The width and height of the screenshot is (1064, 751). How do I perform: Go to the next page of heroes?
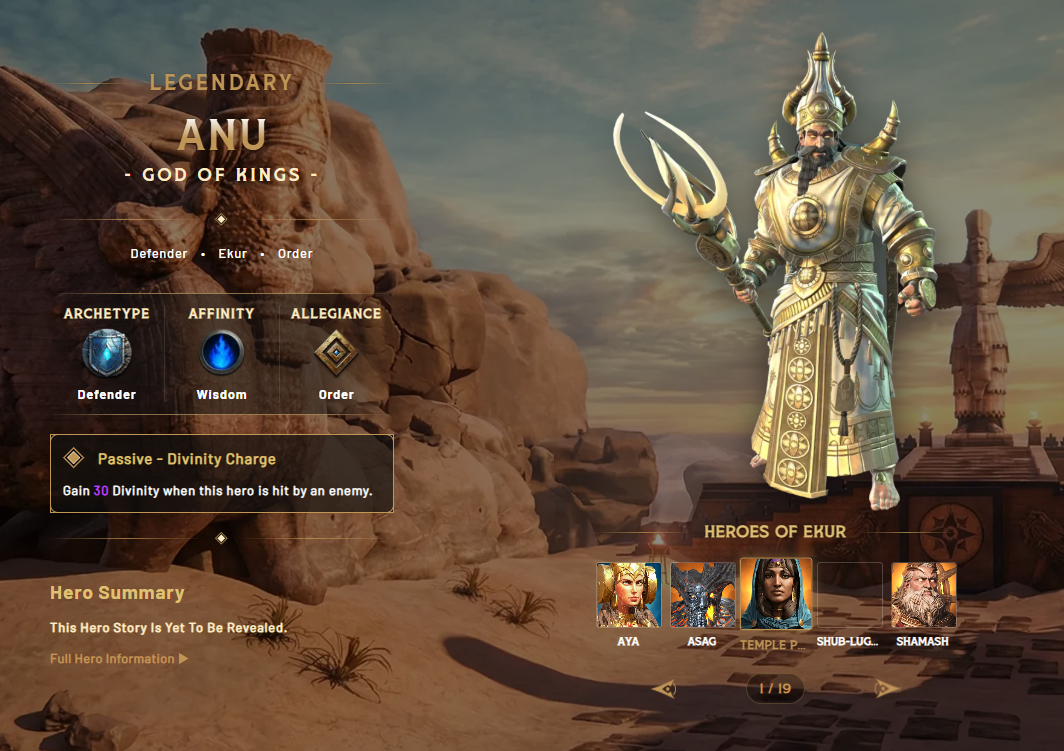(887, 688)
